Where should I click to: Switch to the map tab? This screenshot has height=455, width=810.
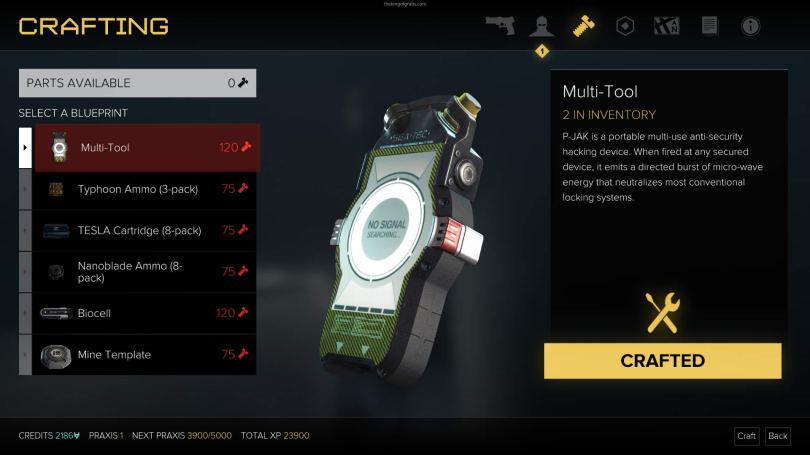point(667,26)
